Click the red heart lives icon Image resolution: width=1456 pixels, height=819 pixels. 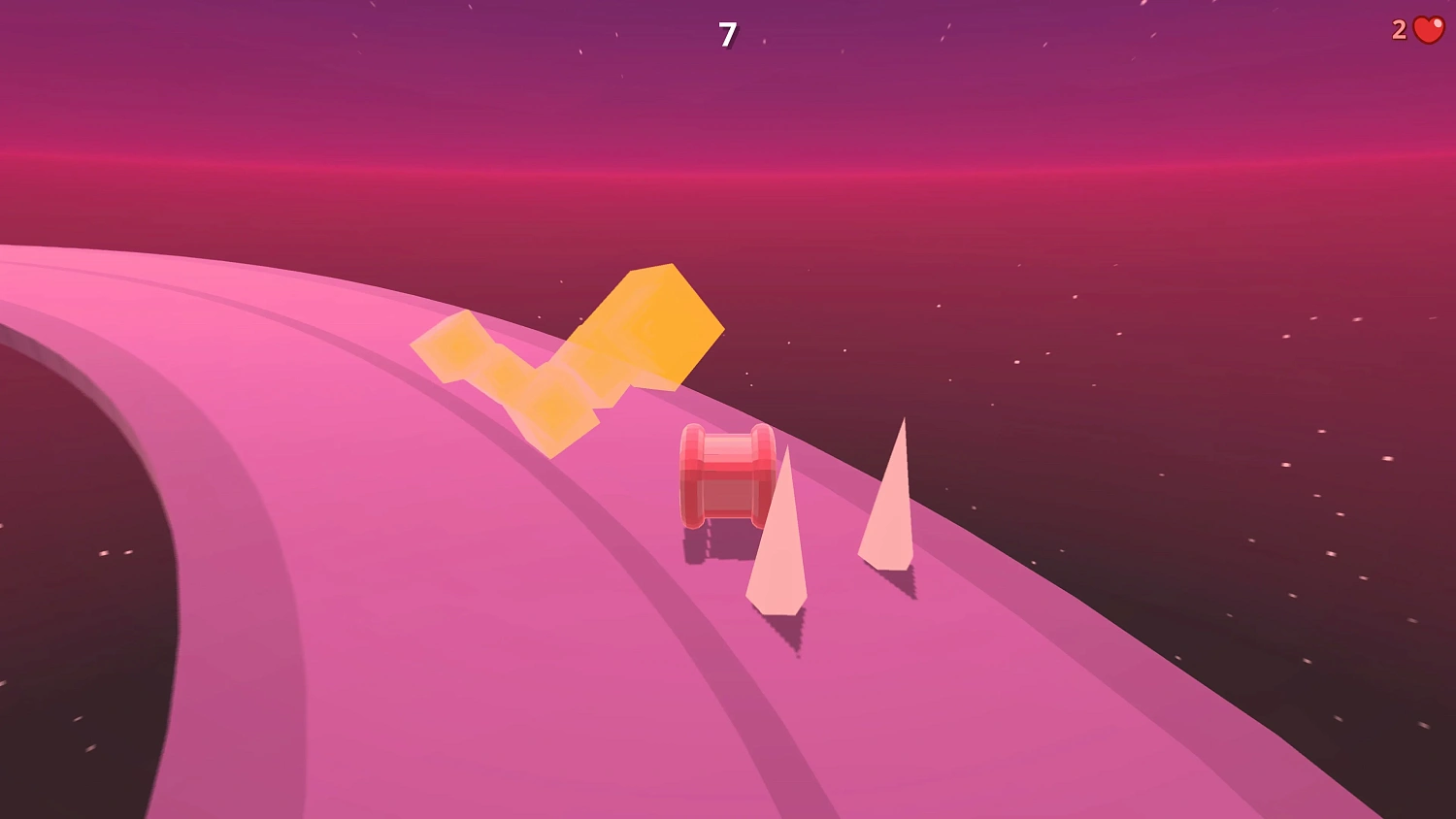(x=1425, y=30)
